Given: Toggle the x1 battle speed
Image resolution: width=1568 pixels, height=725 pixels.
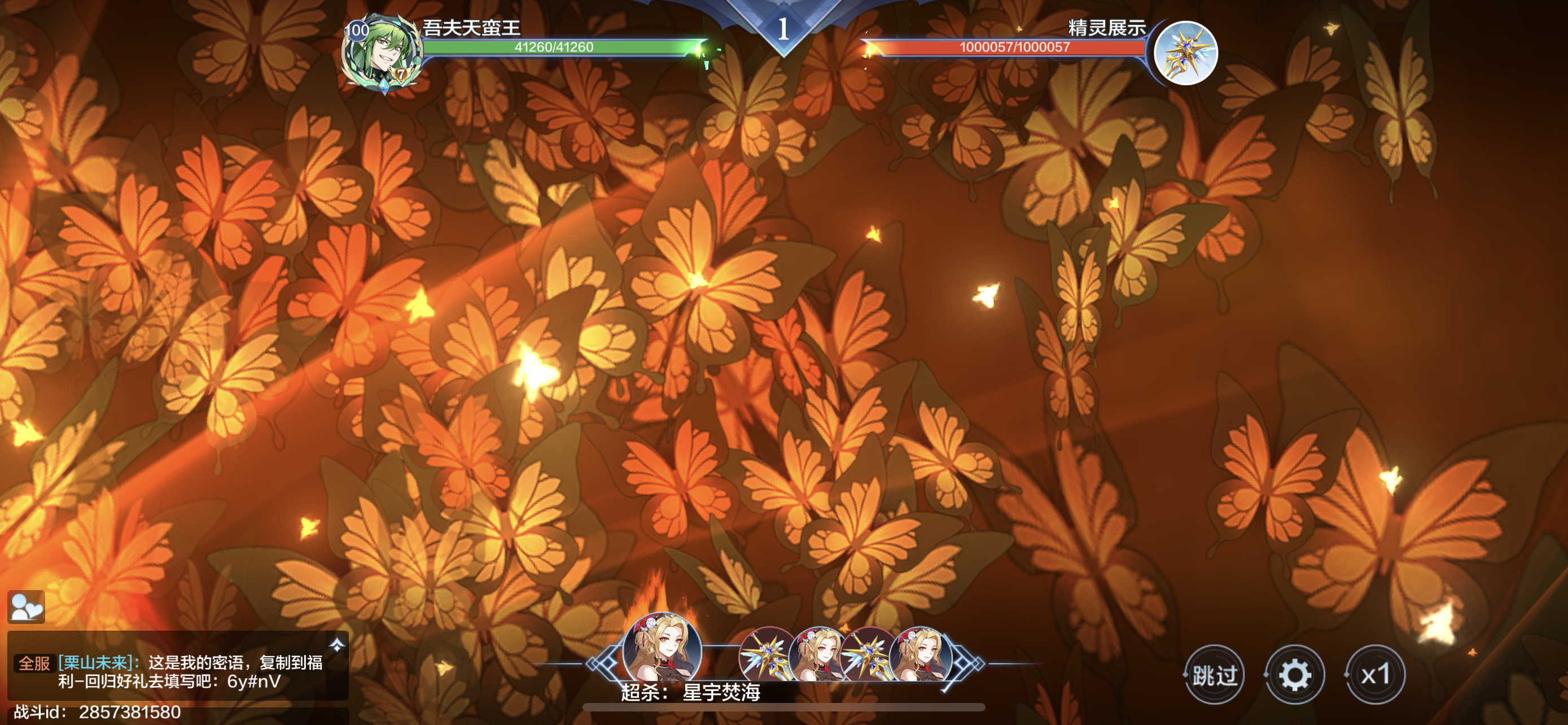Looking at the screenshot, I should [1375, 675].
